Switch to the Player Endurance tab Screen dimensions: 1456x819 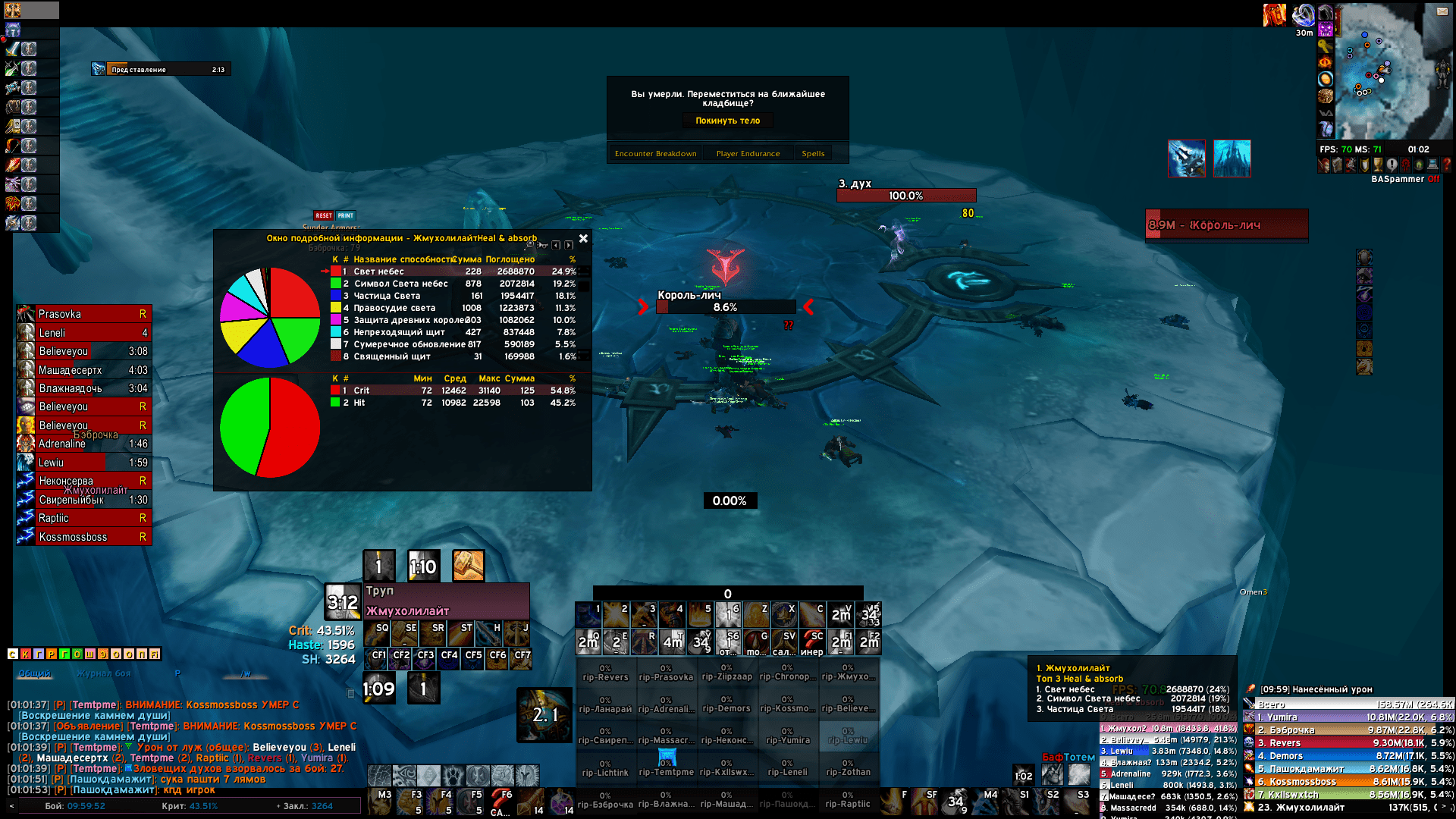[x=748, y=154]
